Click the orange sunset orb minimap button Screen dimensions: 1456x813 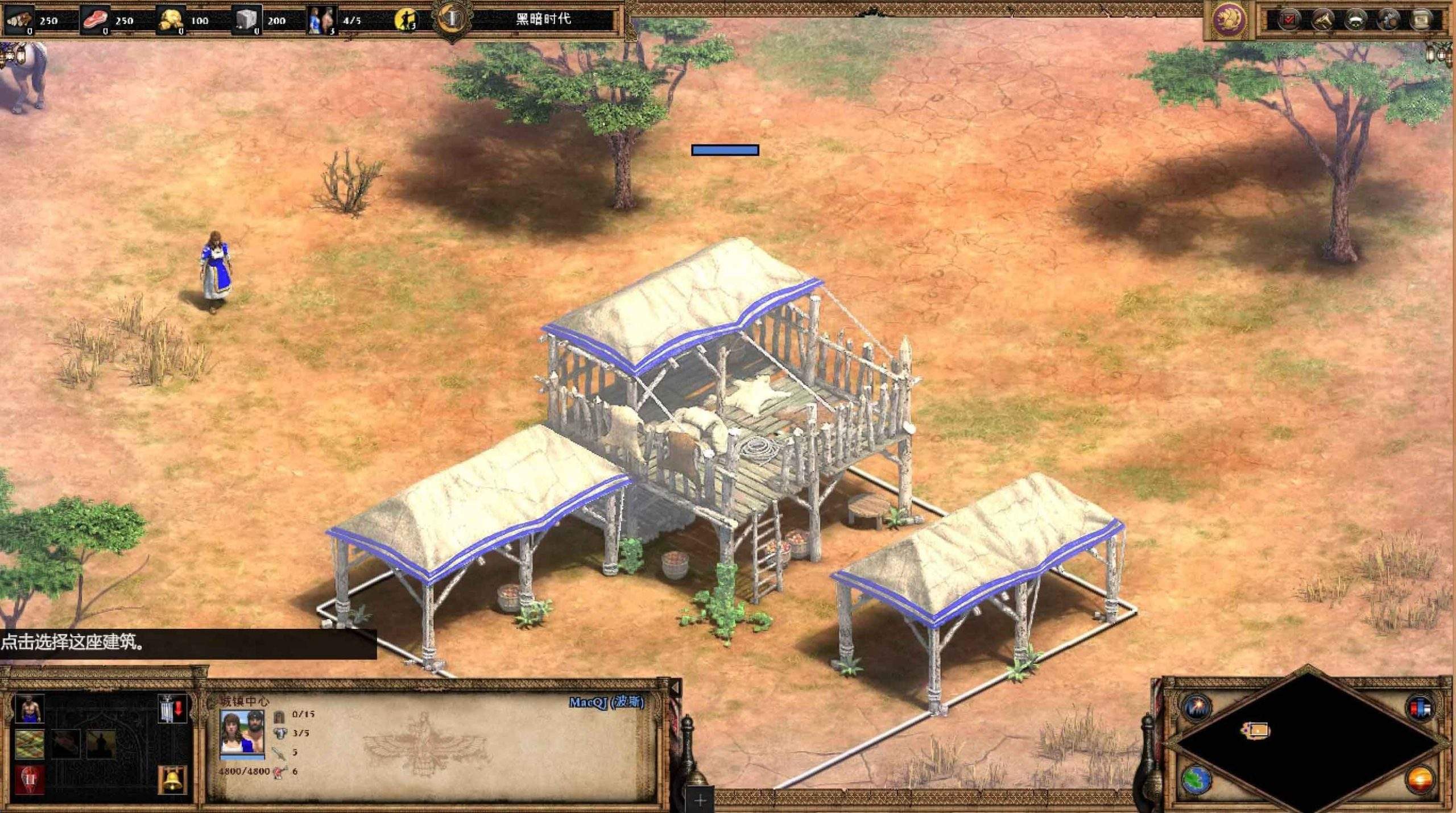click(x=1420, y=779)
